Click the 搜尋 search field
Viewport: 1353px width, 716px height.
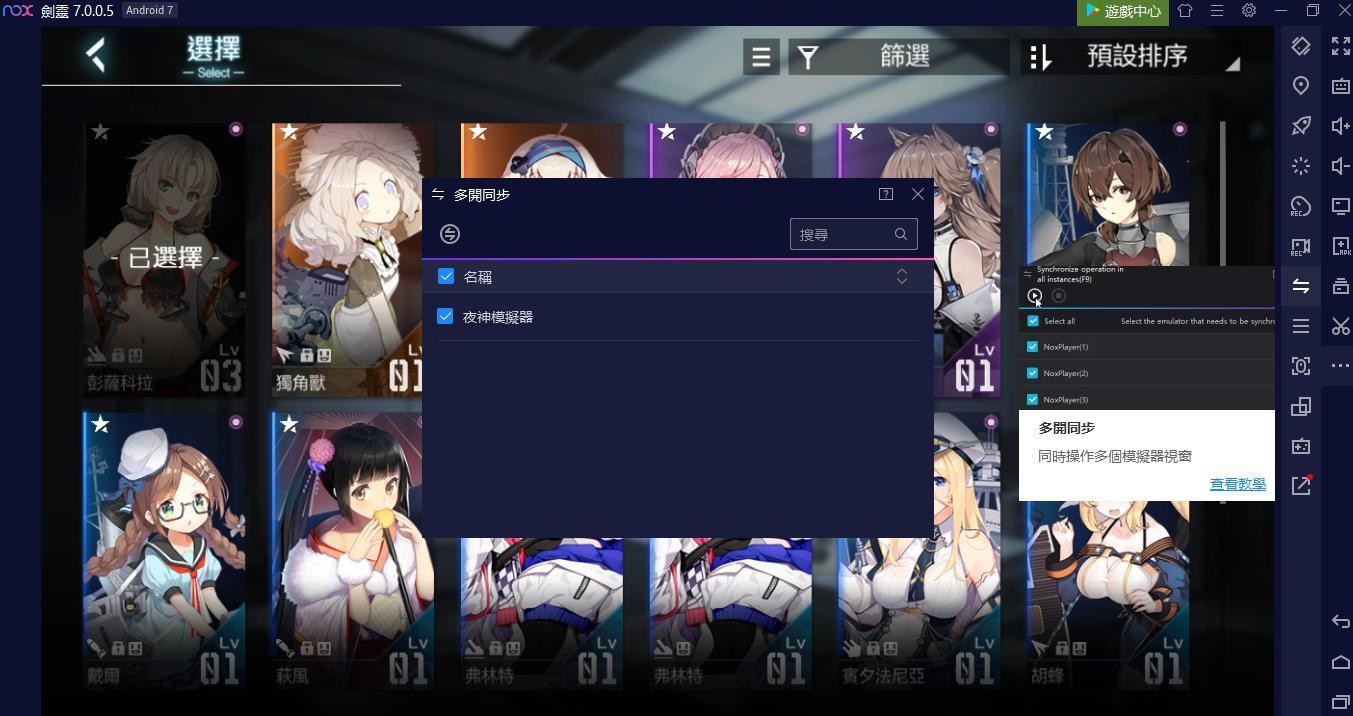click(x=842, y=234)
